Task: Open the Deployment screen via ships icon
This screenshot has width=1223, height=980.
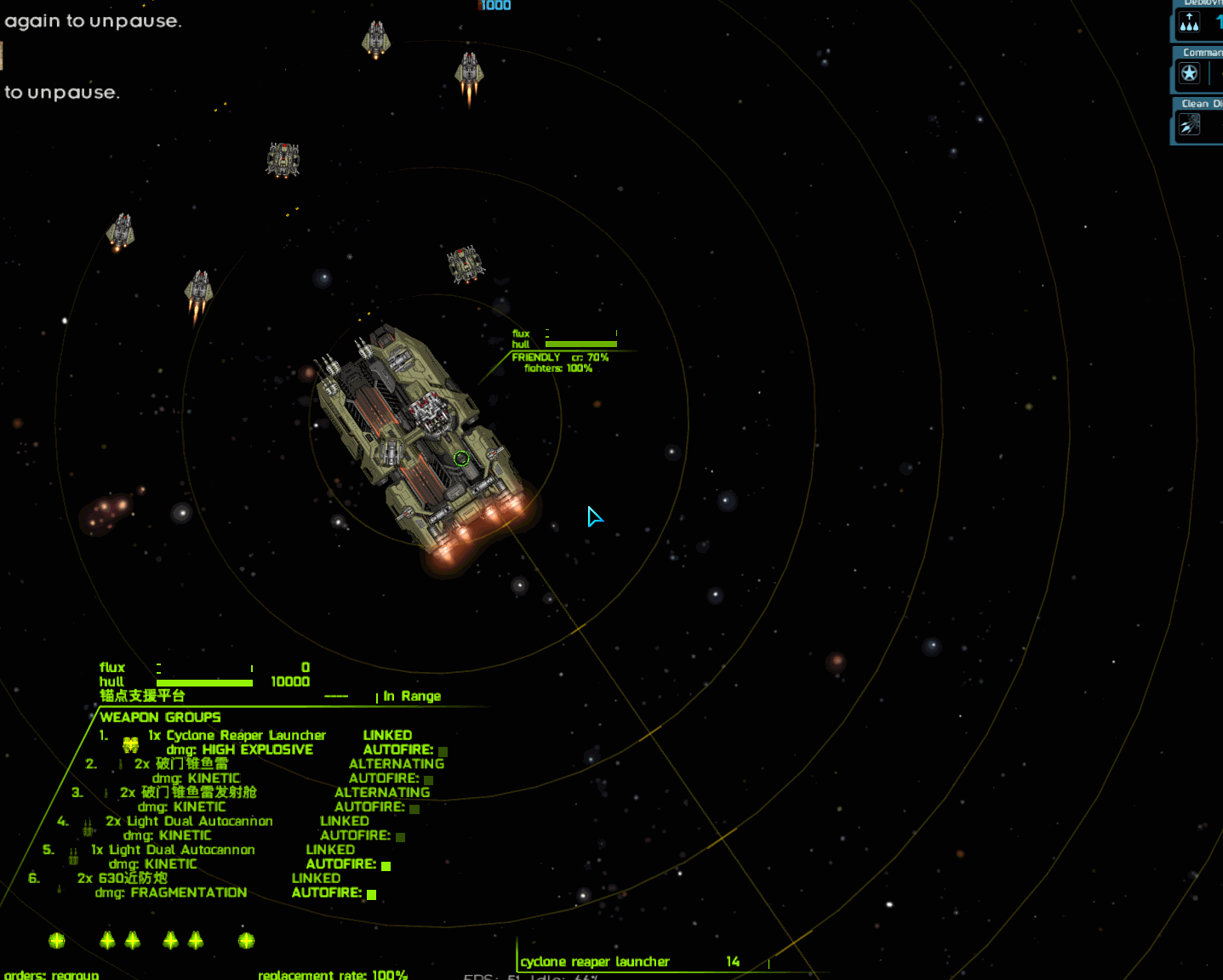Action: pos(1190,24)
